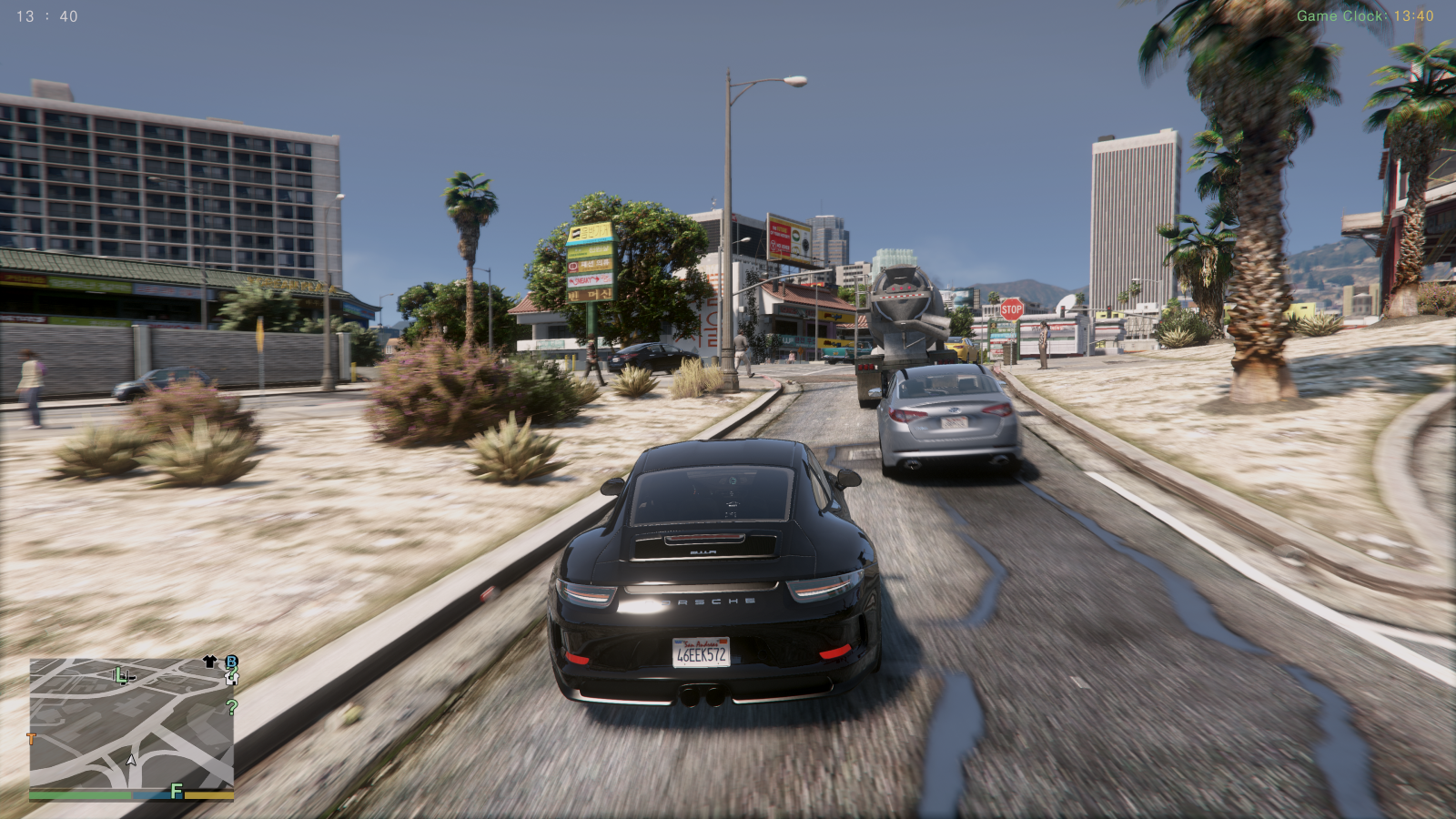Select the orange "T" tattoo parlor blip

[31, 739]
